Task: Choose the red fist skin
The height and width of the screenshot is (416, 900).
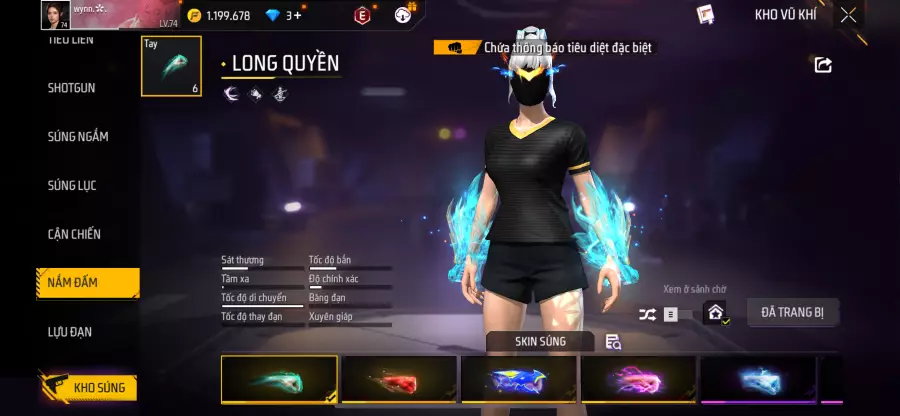Action: (x=398, y=379)
